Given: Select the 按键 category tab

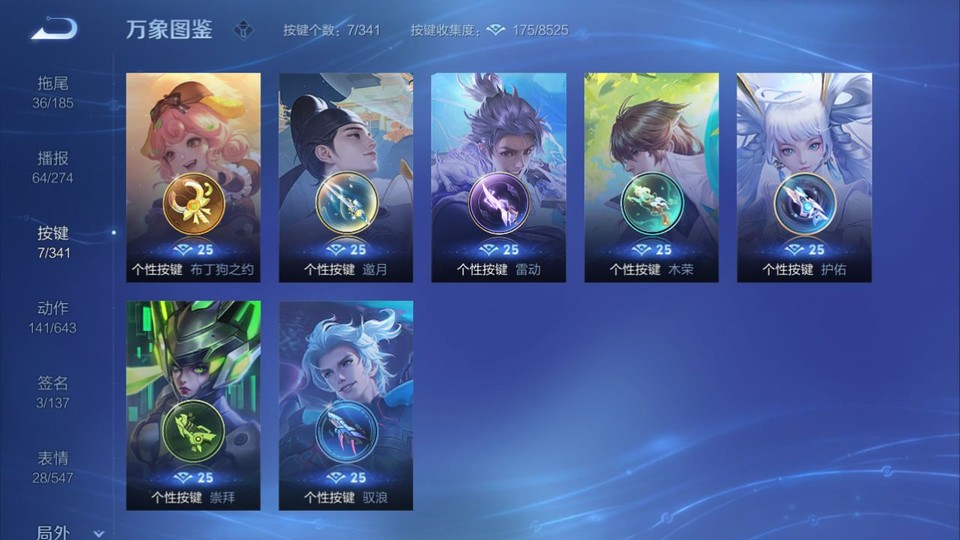Looking at the screenshot, I should pos(54,241).
